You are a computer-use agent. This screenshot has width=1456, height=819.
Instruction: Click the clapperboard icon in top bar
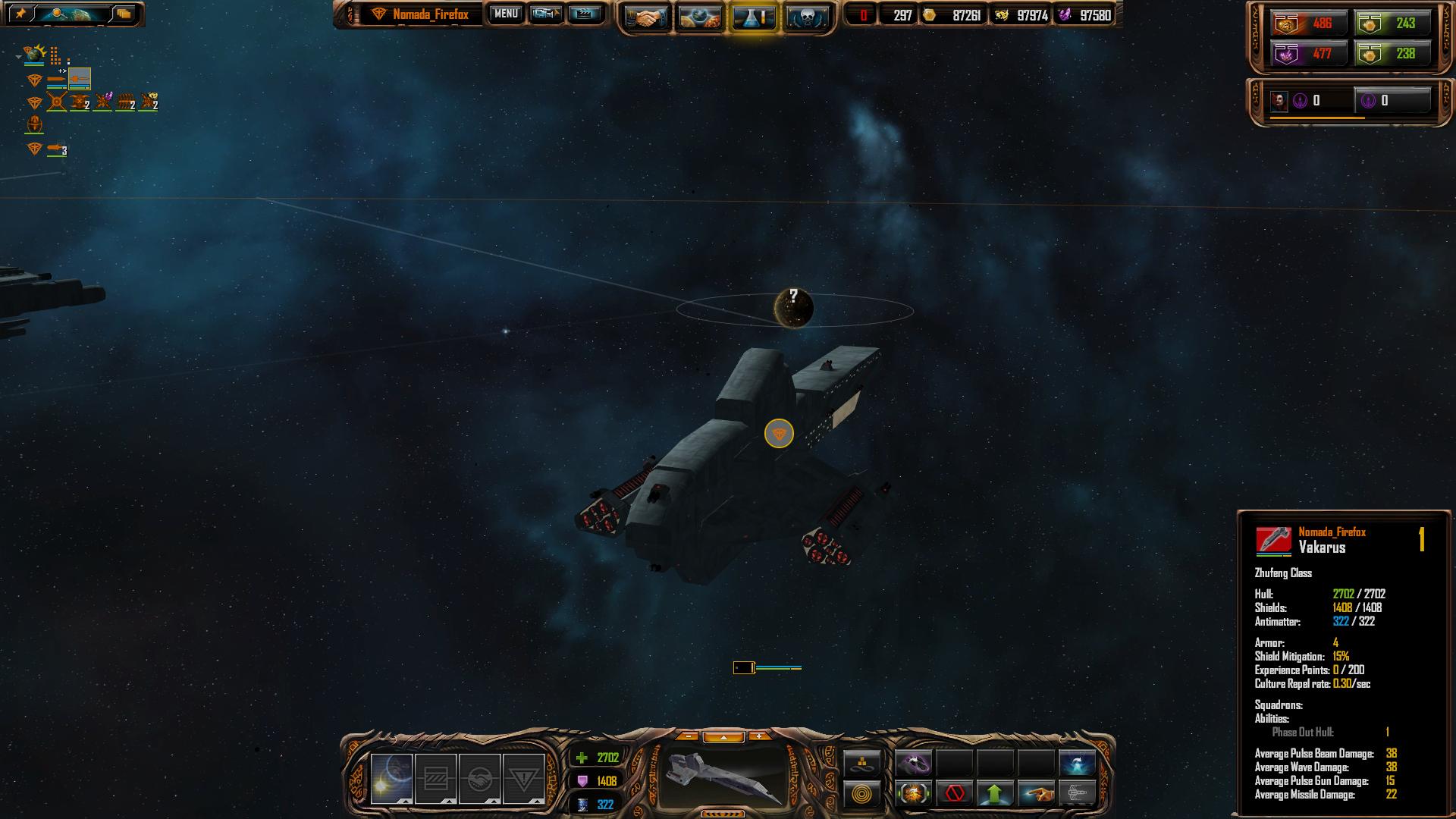tap(585, 14)
